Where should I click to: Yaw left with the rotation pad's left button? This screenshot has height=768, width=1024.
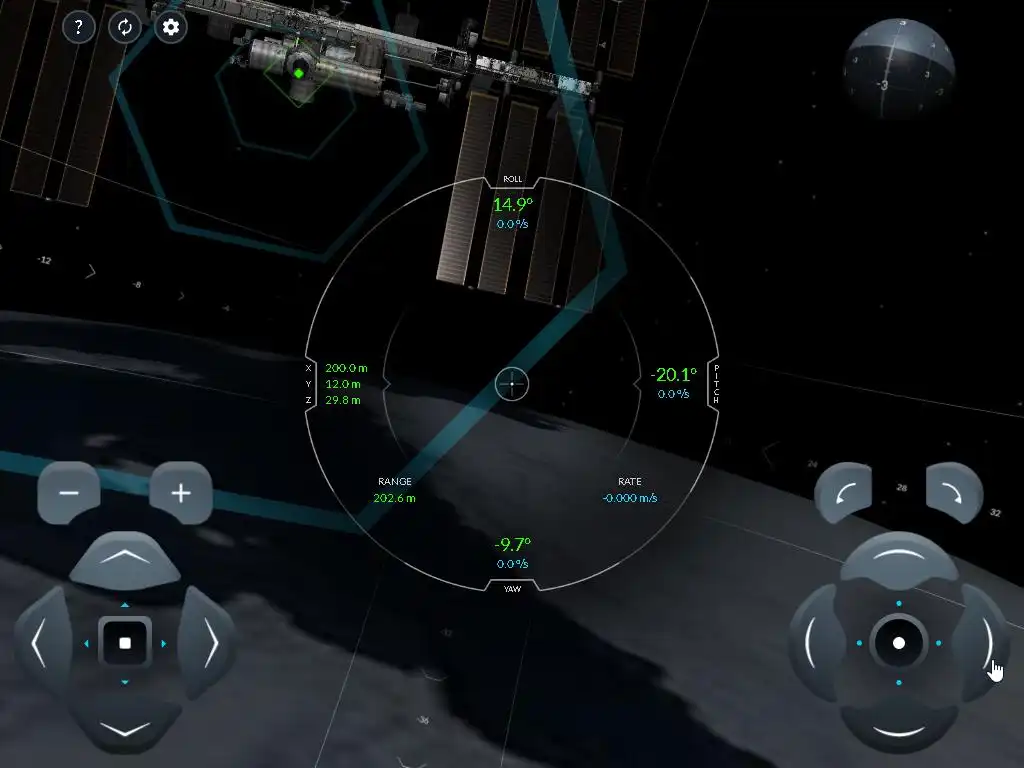pyautogui.click(x=815, y=643)
